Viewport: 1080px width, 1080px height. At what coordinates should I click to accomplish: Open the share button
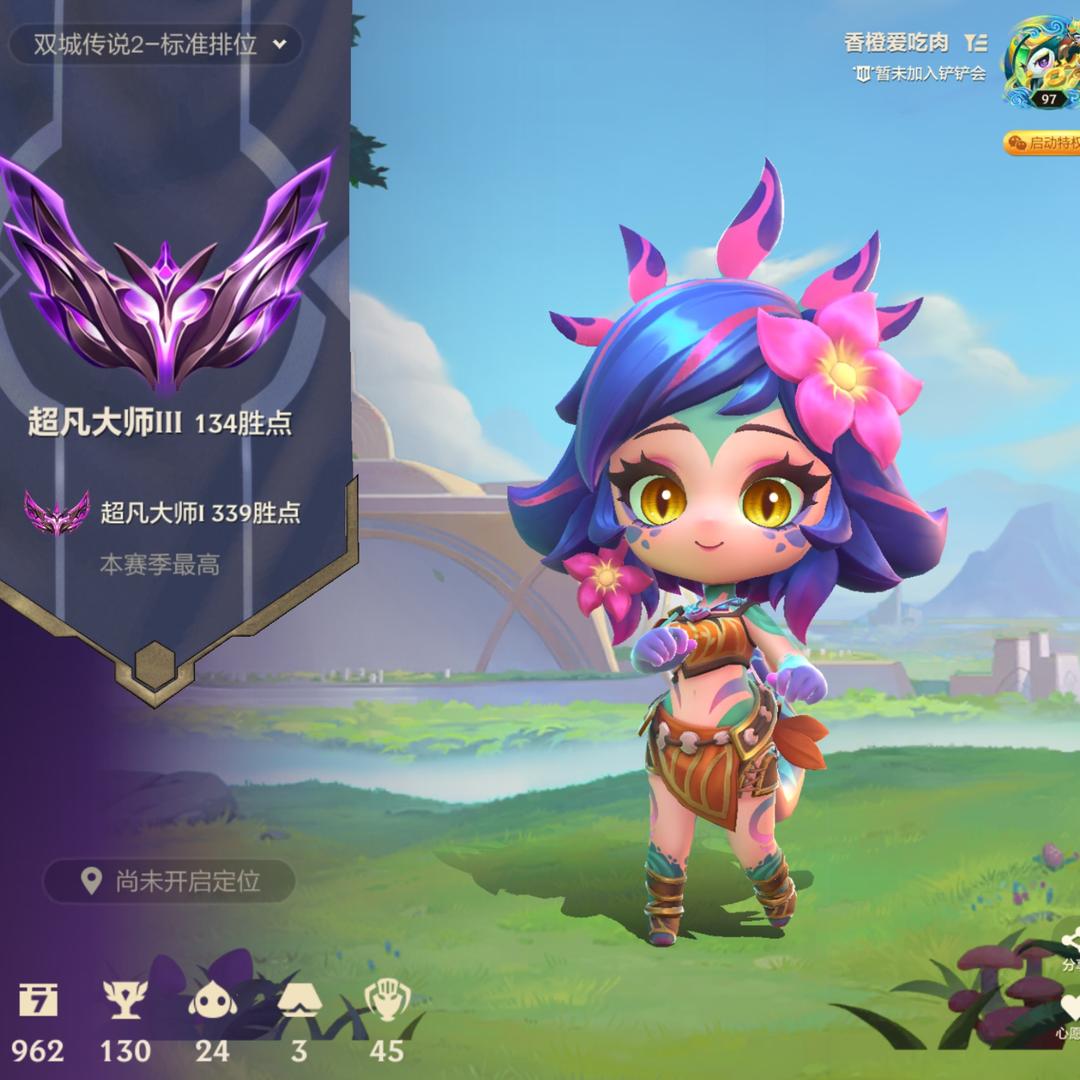click(1070, 945)
